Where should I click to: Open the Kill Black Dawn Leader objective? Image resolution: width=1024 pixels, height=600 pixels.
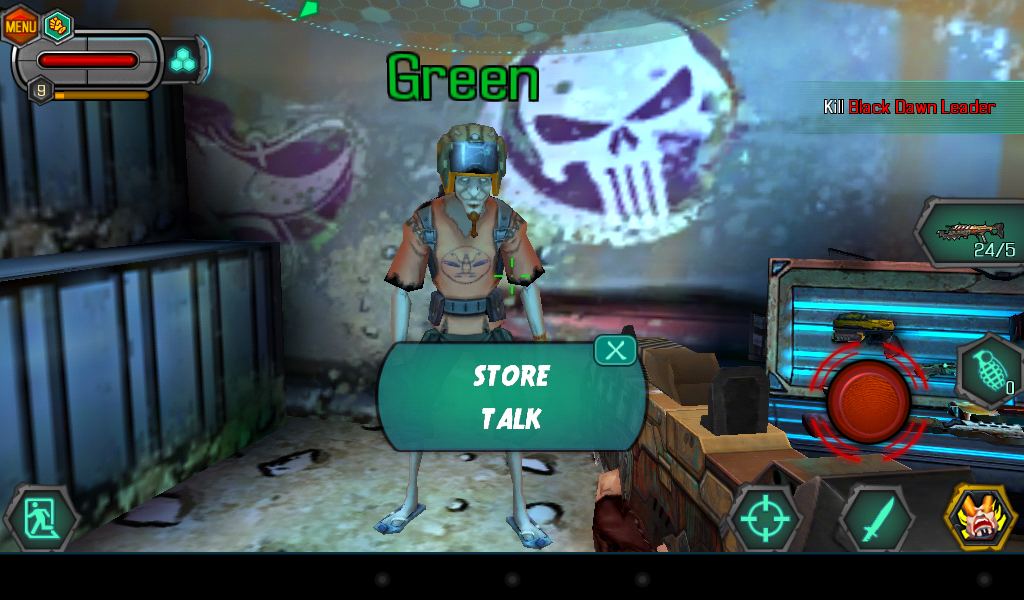point(908,107)
